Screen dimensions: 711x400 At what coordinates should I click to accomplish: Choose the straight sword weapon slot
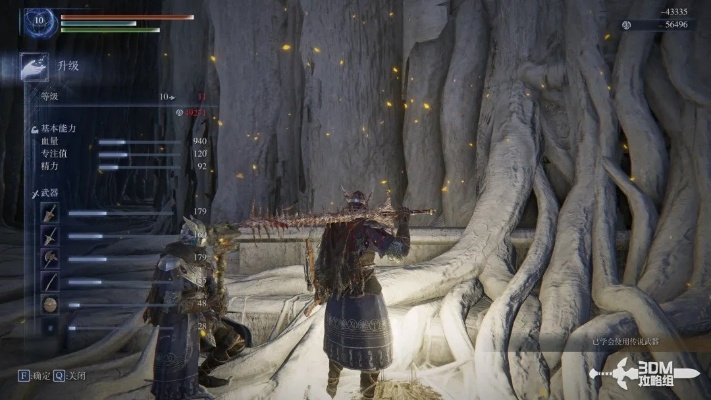point(50,235)
